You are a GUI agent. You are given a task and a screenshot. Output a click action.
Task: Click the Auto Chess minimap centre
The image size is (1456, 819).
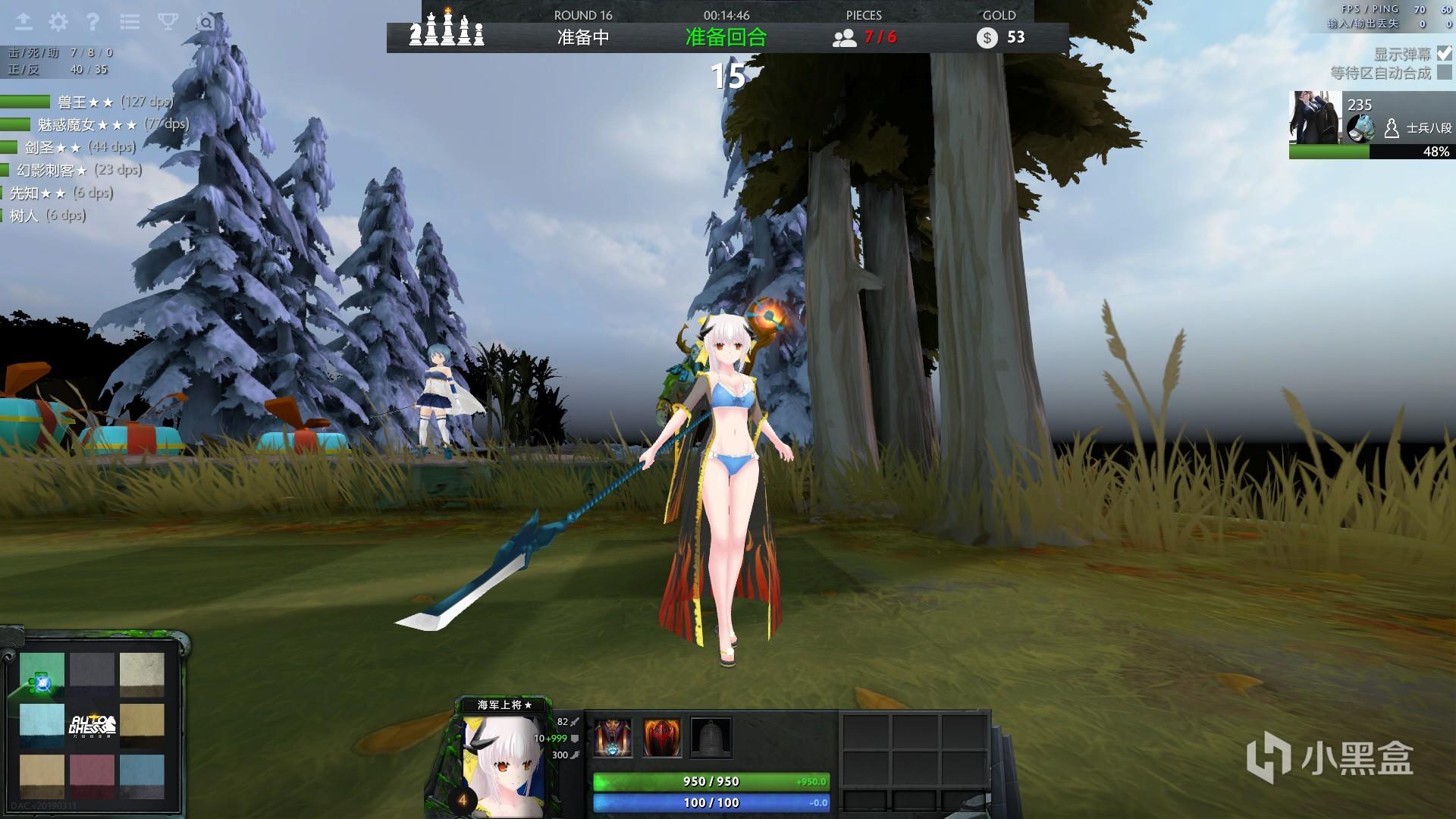point(93,724)
